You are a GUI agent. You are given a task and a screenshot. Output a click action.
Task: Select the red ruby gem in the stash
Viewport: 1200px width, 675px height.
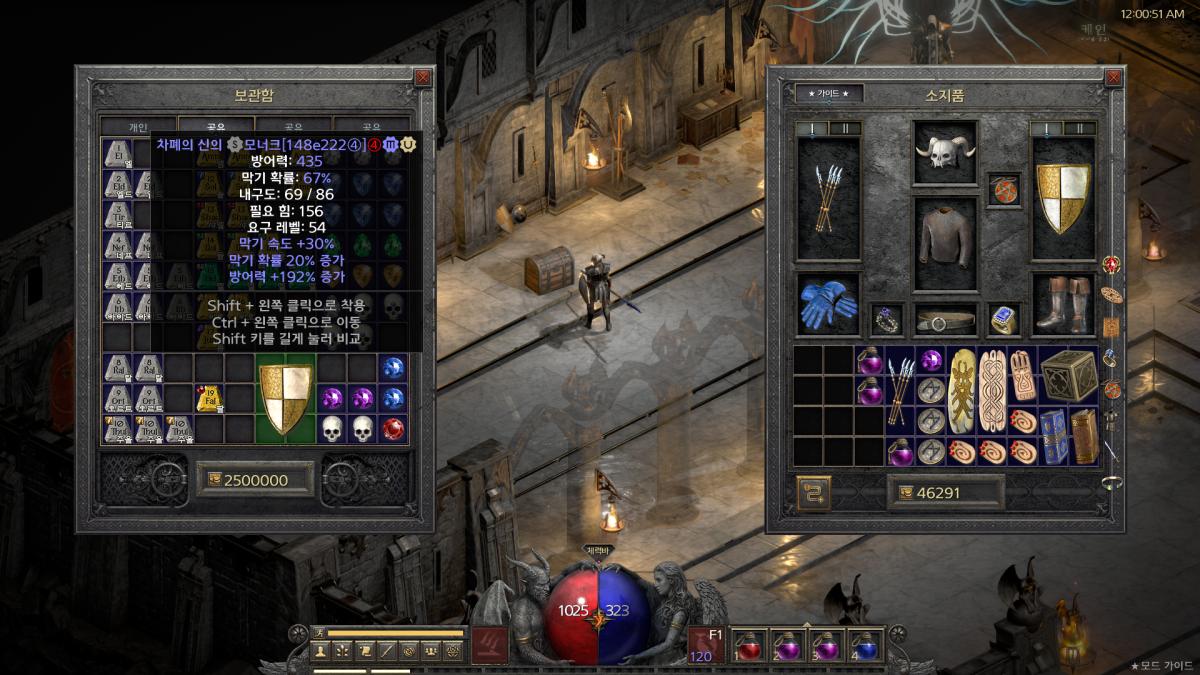(393, 428)
